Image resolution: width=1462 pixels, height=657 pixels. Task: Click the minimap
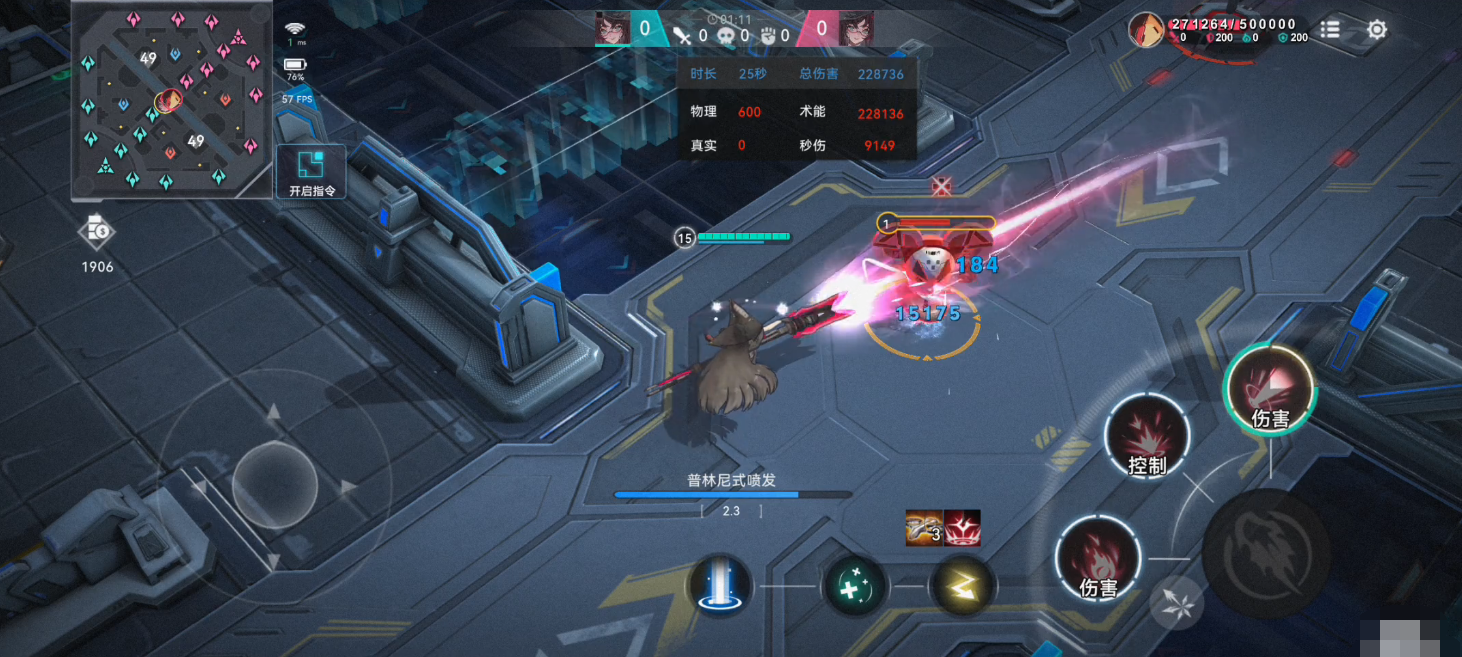click(x=171, y=100)
